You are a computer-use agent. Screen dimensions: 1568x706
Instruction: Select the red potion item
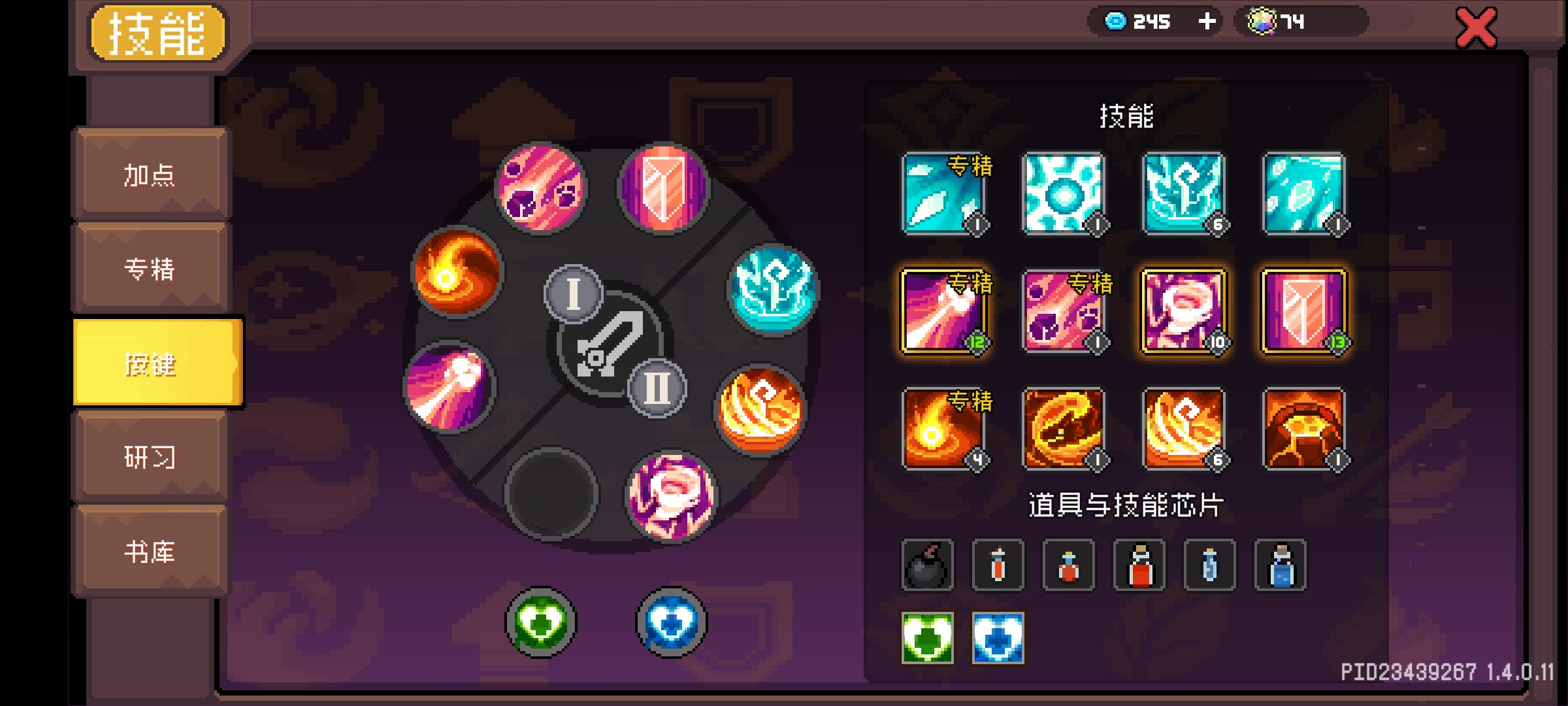click(x=1139, y=565)
